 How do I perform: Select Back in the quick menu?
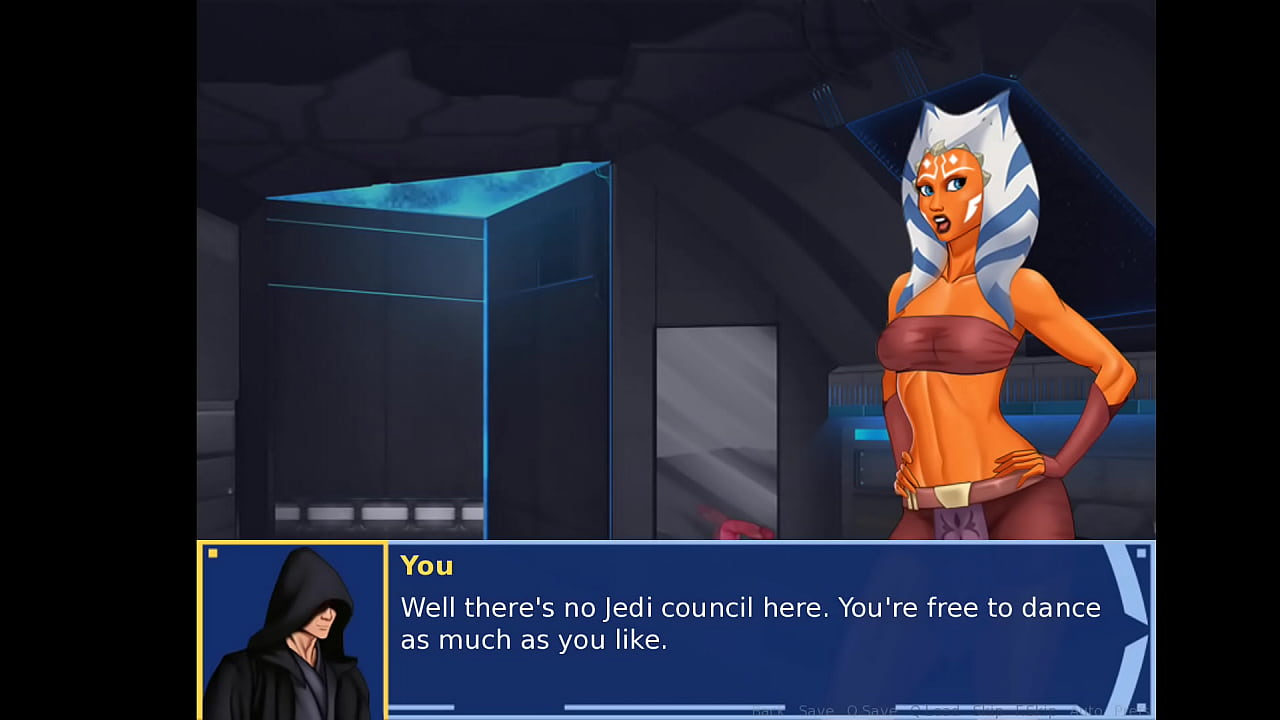coord(770,712)
